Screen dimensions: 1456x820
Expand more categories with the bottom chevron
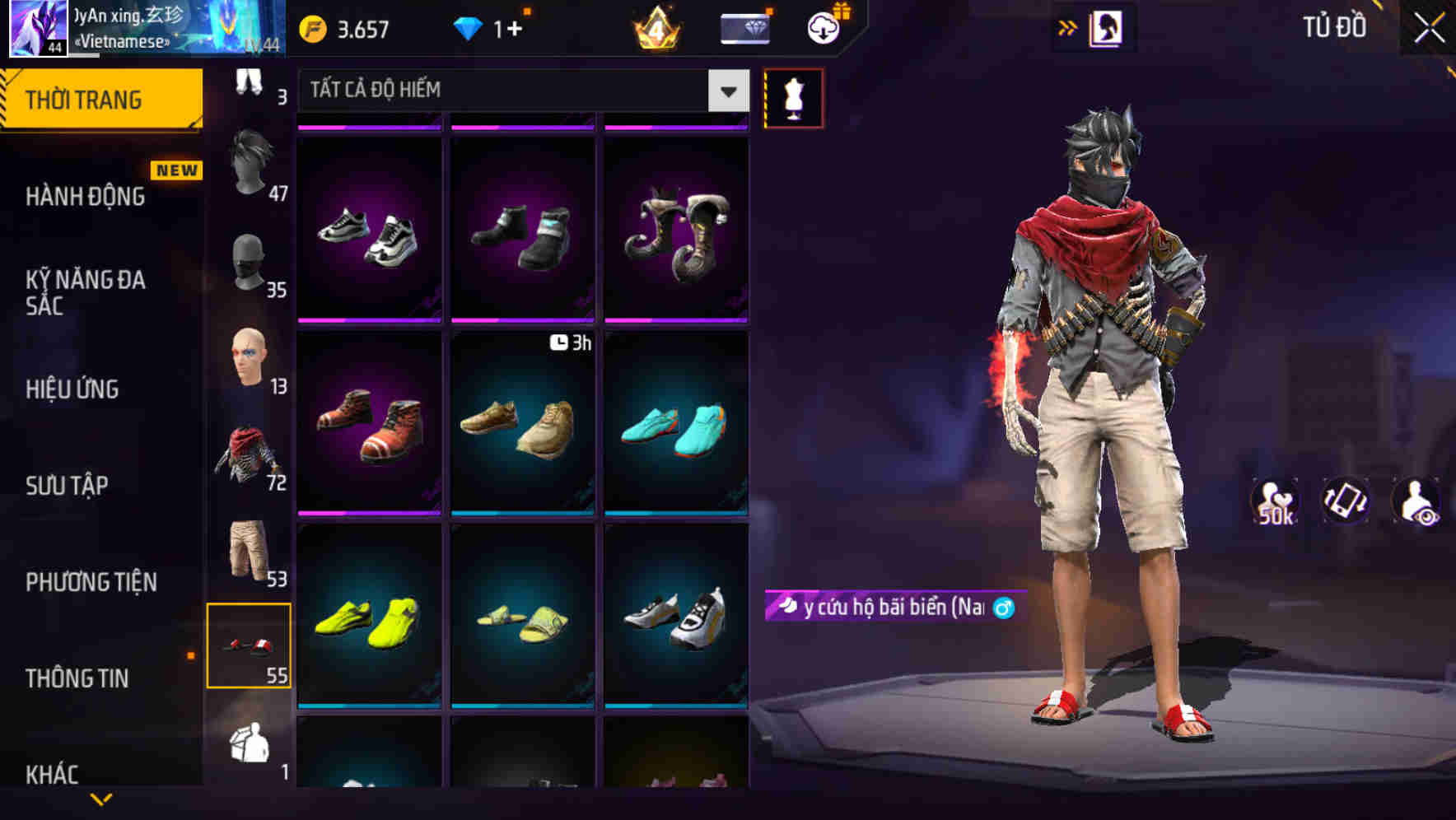[x=100, y=798]
